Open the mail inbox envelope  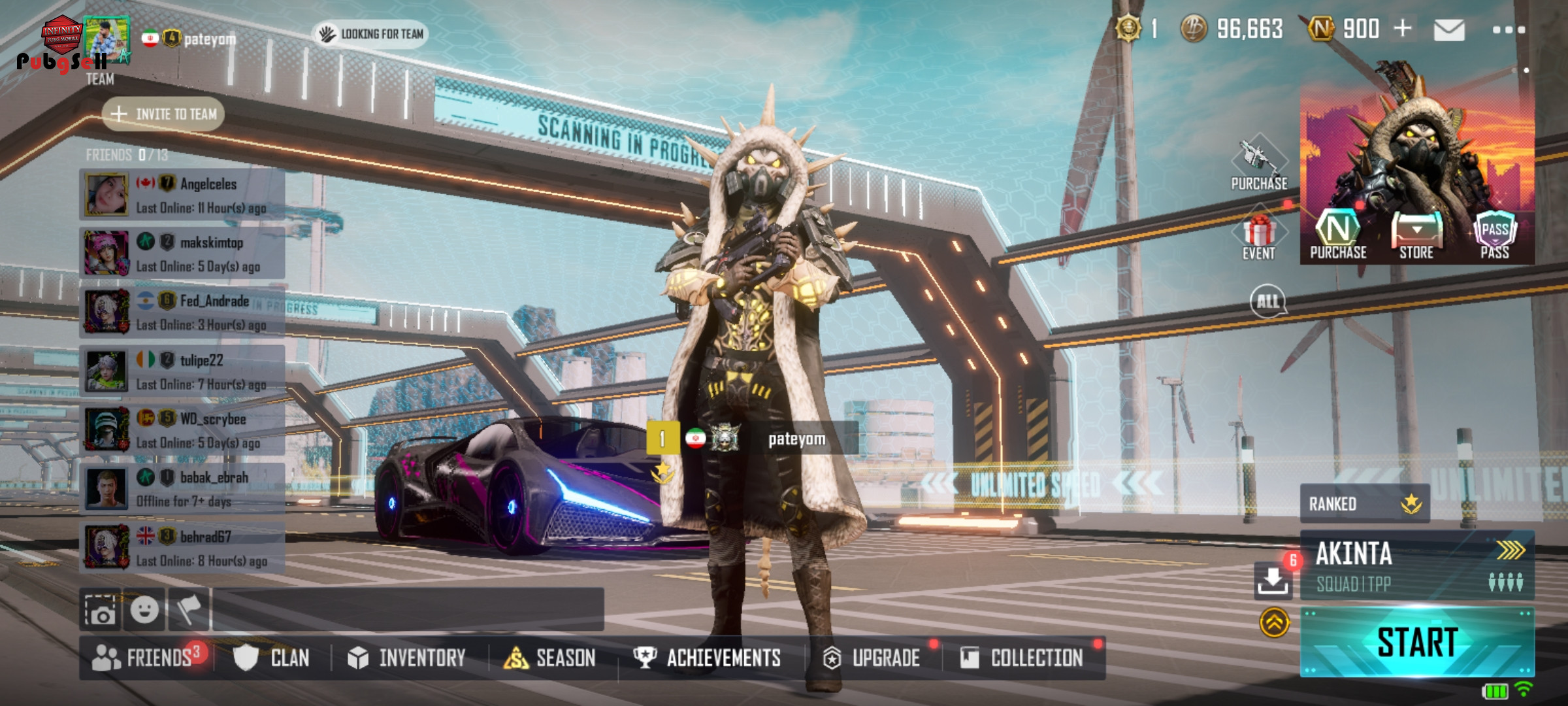[x=1448, y=30]
